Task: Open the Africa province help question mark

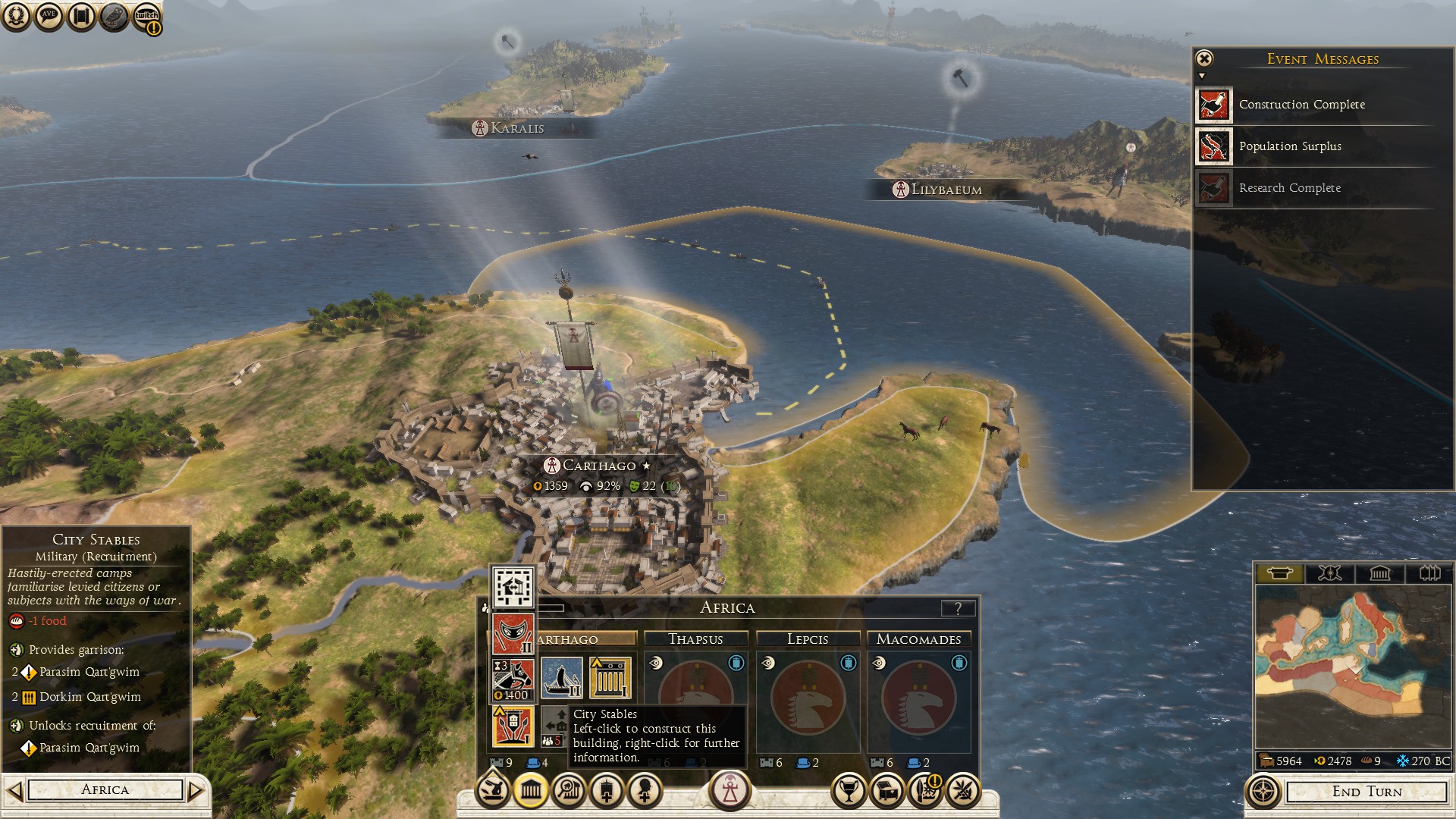Action: pos(958,608)
